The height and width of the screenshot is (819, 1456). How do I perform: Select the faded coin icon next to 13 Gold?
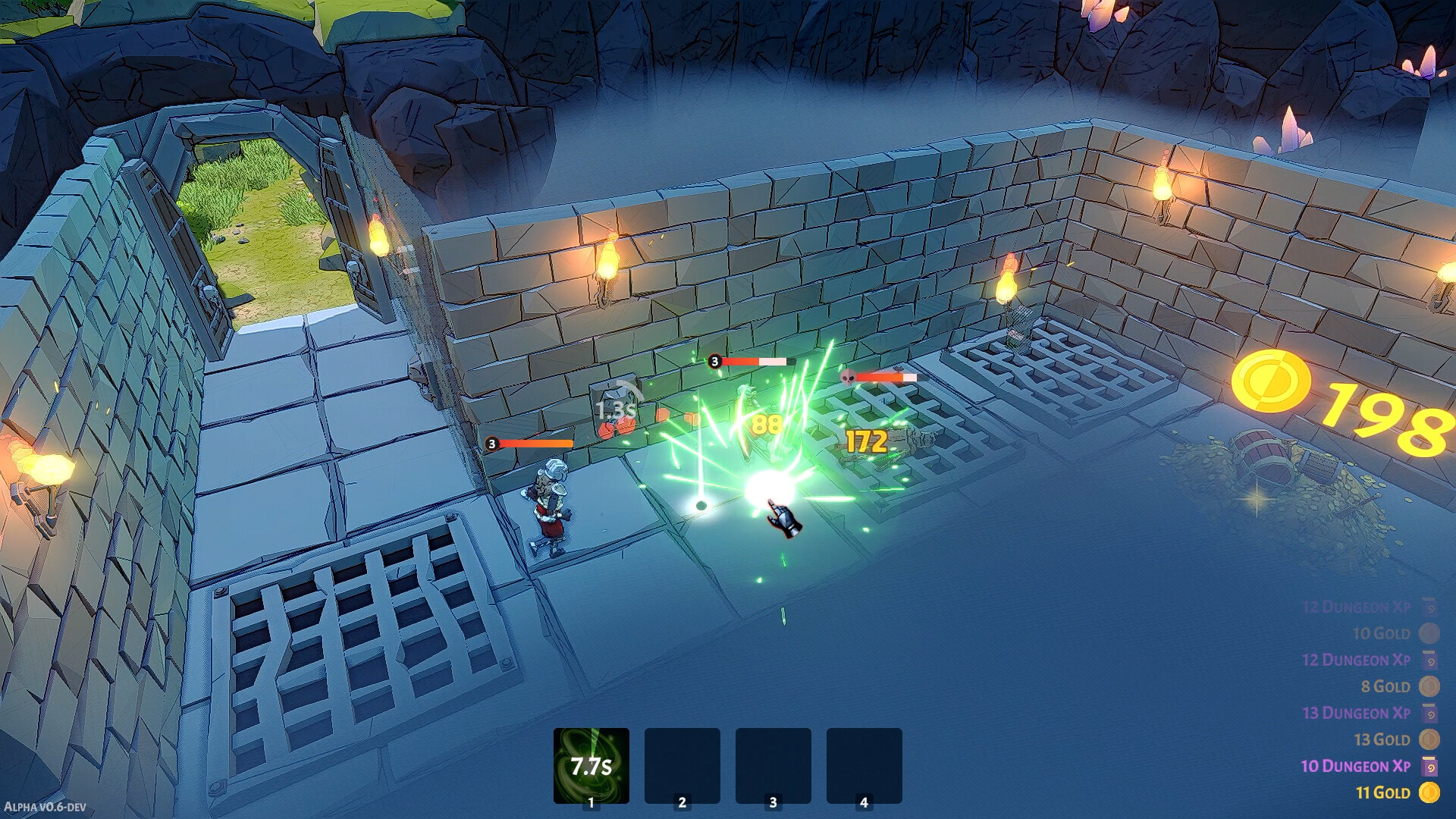[1428, 739]
